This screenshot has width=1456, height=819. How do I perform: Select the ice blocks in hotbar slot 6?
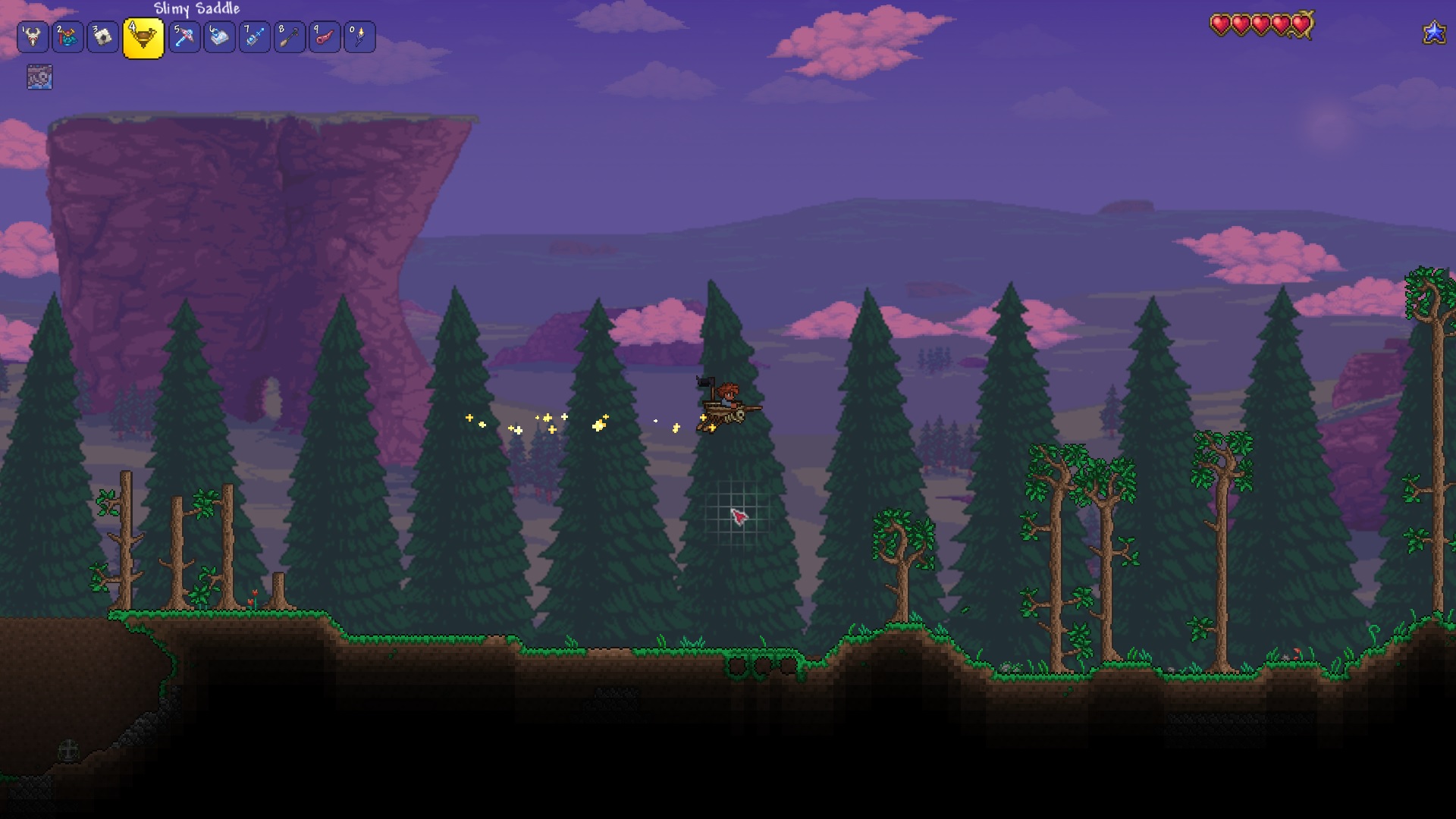coord(219,36)
